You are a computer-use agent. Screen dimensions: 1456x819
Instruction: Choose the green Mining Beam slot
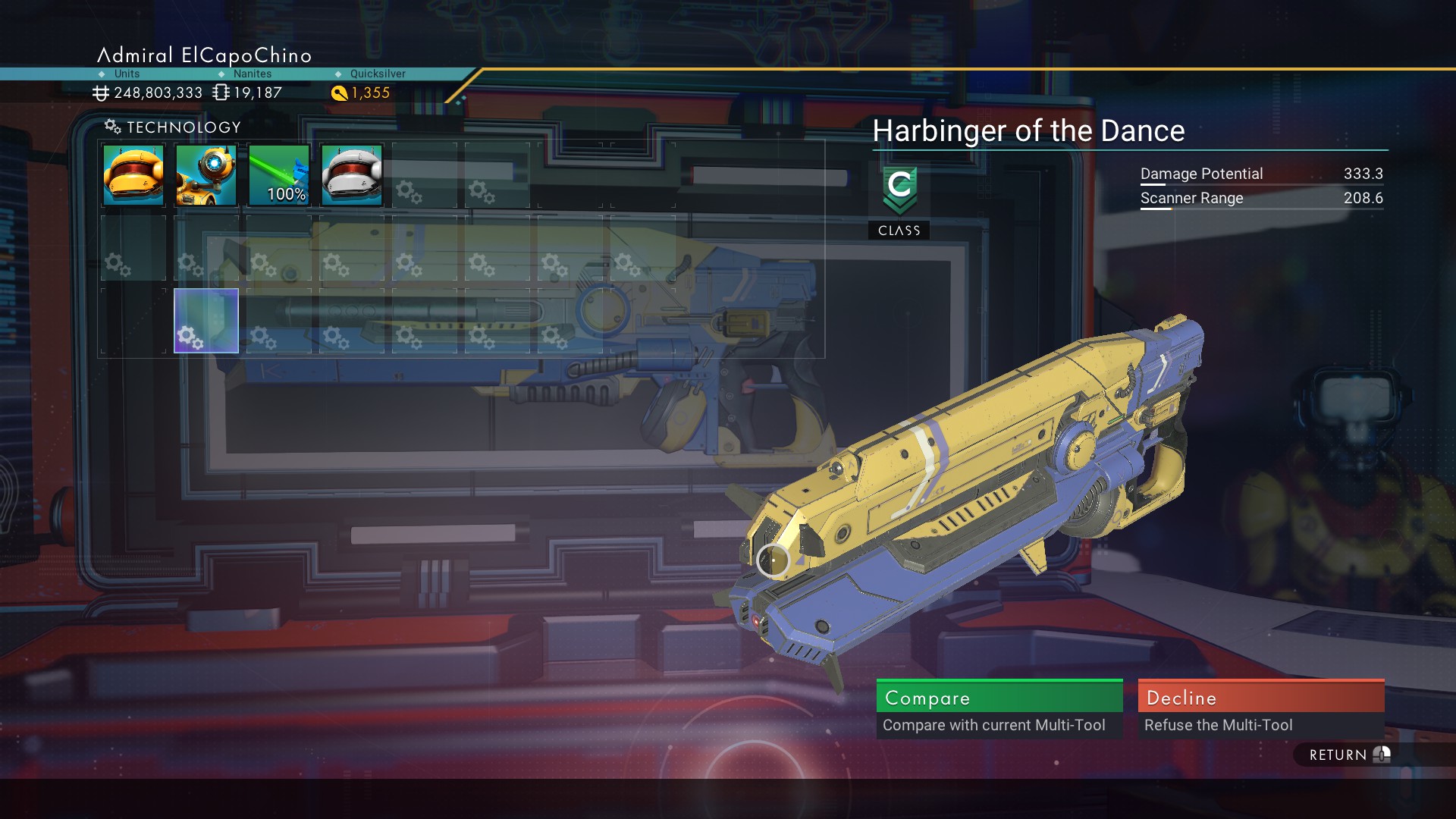(x=279, y=175)
